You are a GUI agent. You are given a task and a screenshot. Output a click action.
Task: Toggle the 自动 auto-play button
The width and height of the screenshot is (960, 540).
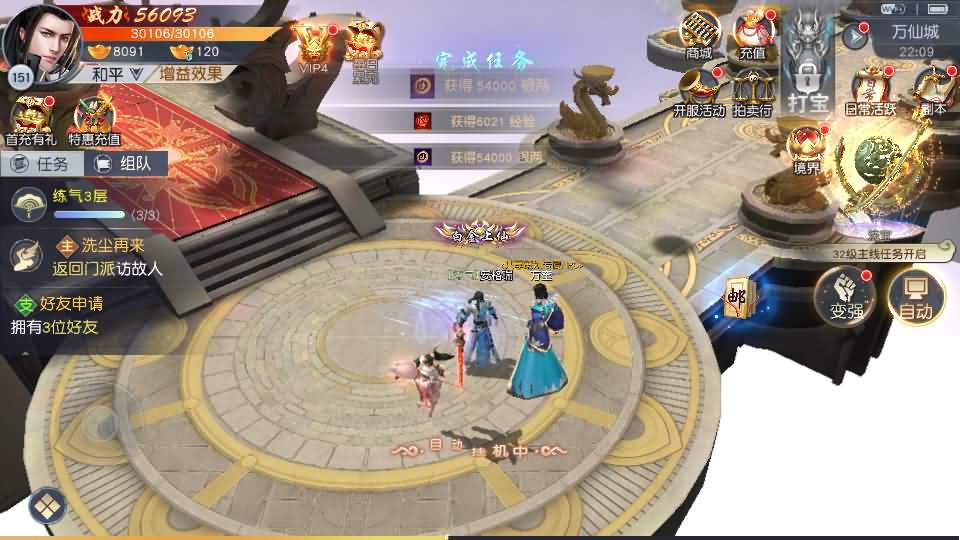(916, 297)
